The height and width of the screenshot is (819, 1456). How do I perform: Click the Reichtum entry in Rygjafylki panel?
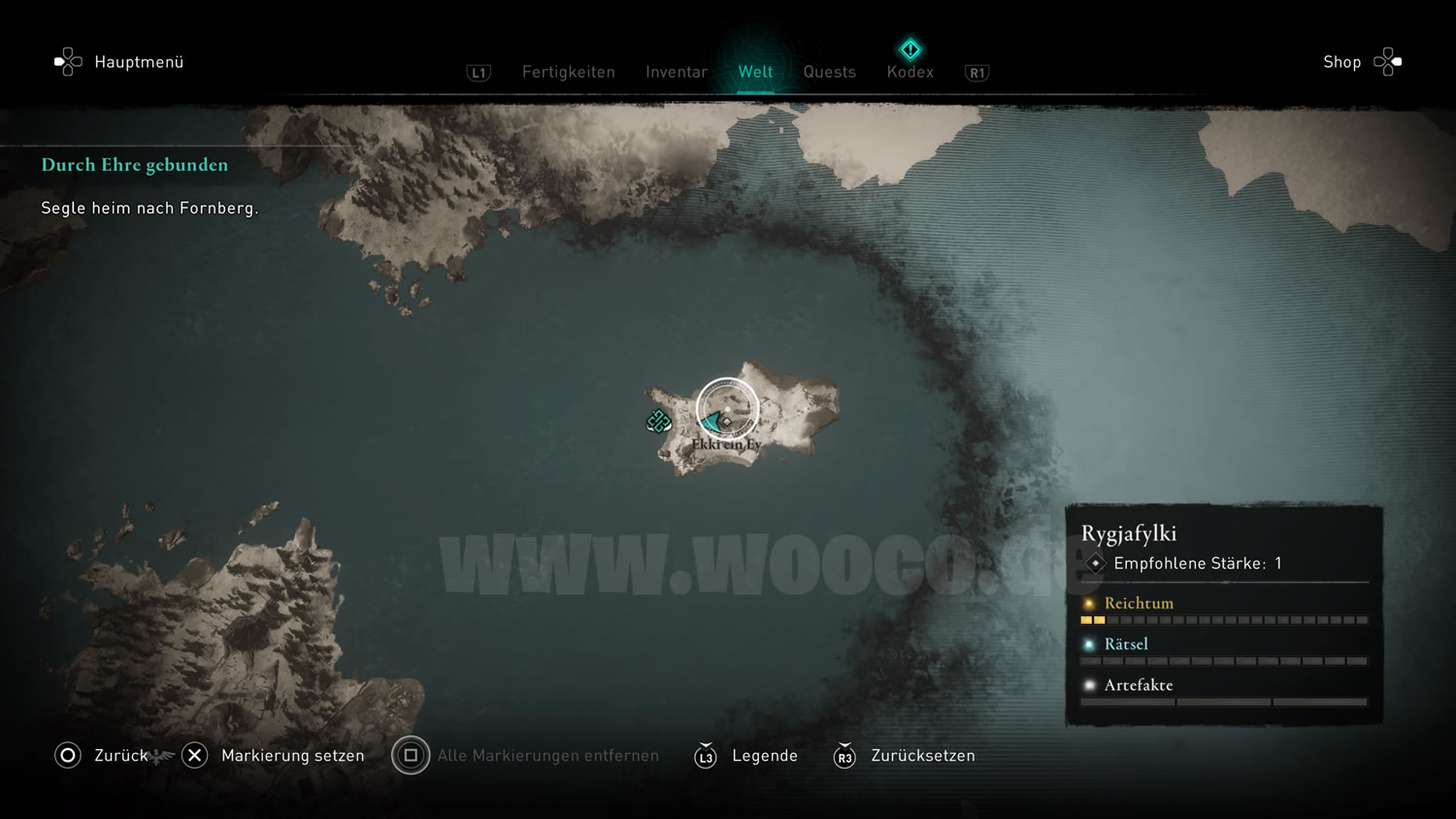pyautogui.click(x=1139, y=604)
